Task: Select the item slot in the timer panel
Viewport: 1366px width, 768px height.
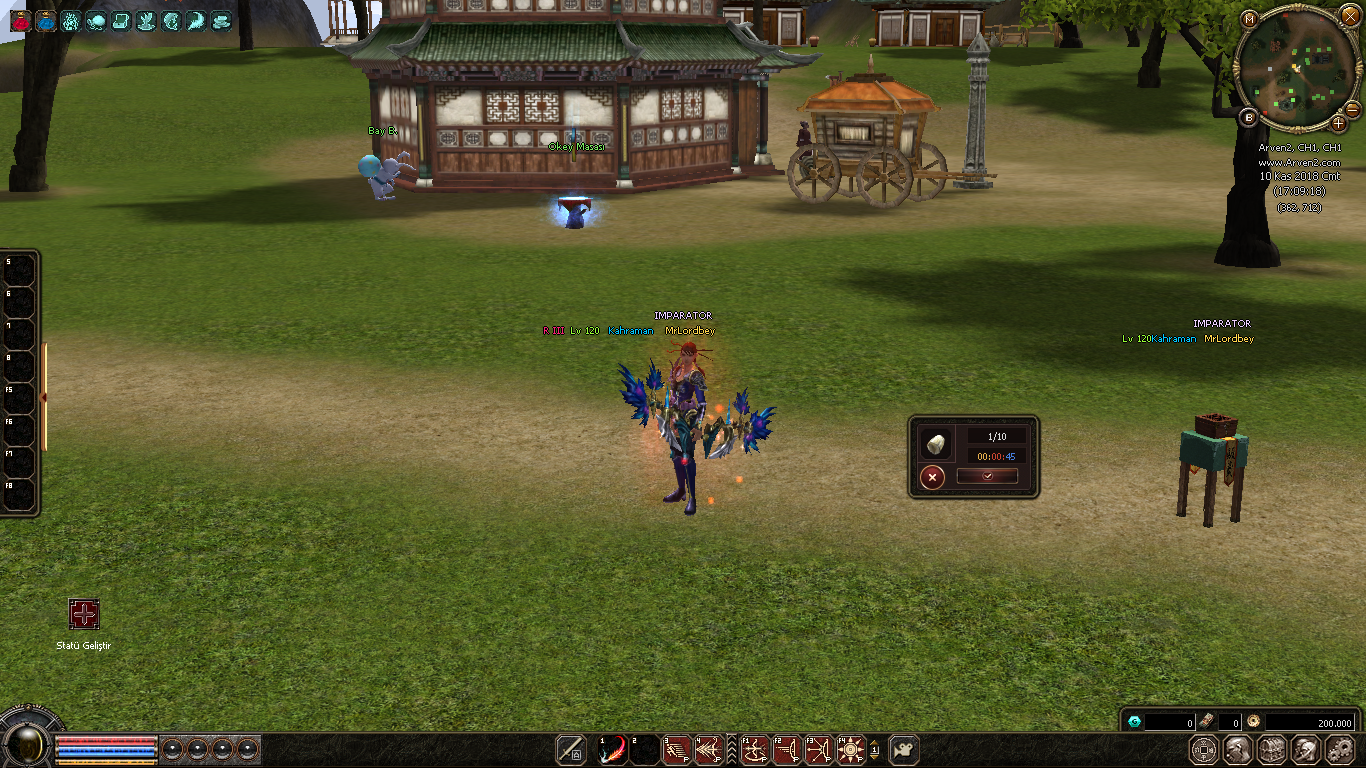Action: [938, 443]
